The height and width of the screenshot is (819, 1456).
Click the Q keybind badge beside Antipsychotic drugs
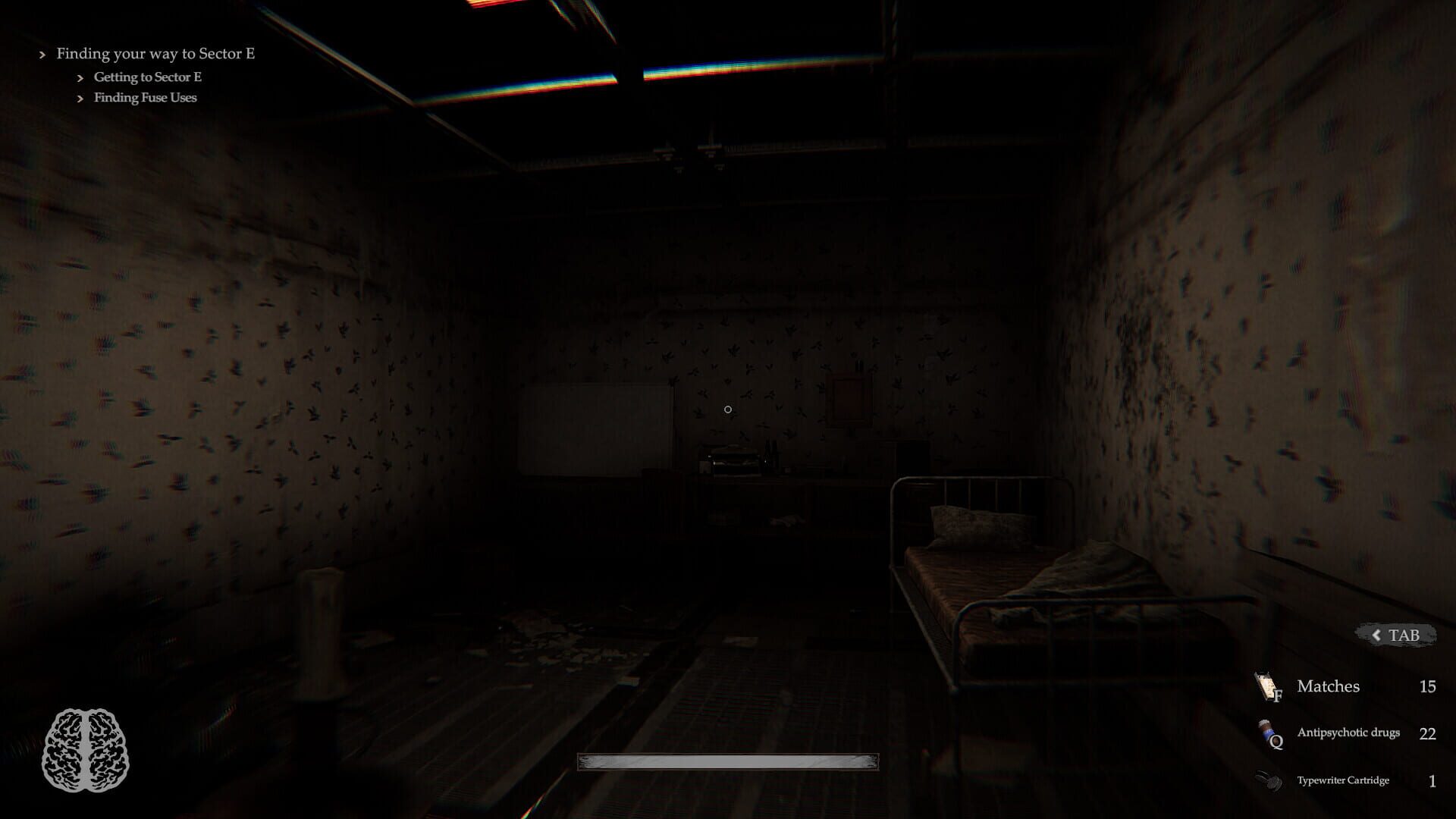tap(1277, 741)
